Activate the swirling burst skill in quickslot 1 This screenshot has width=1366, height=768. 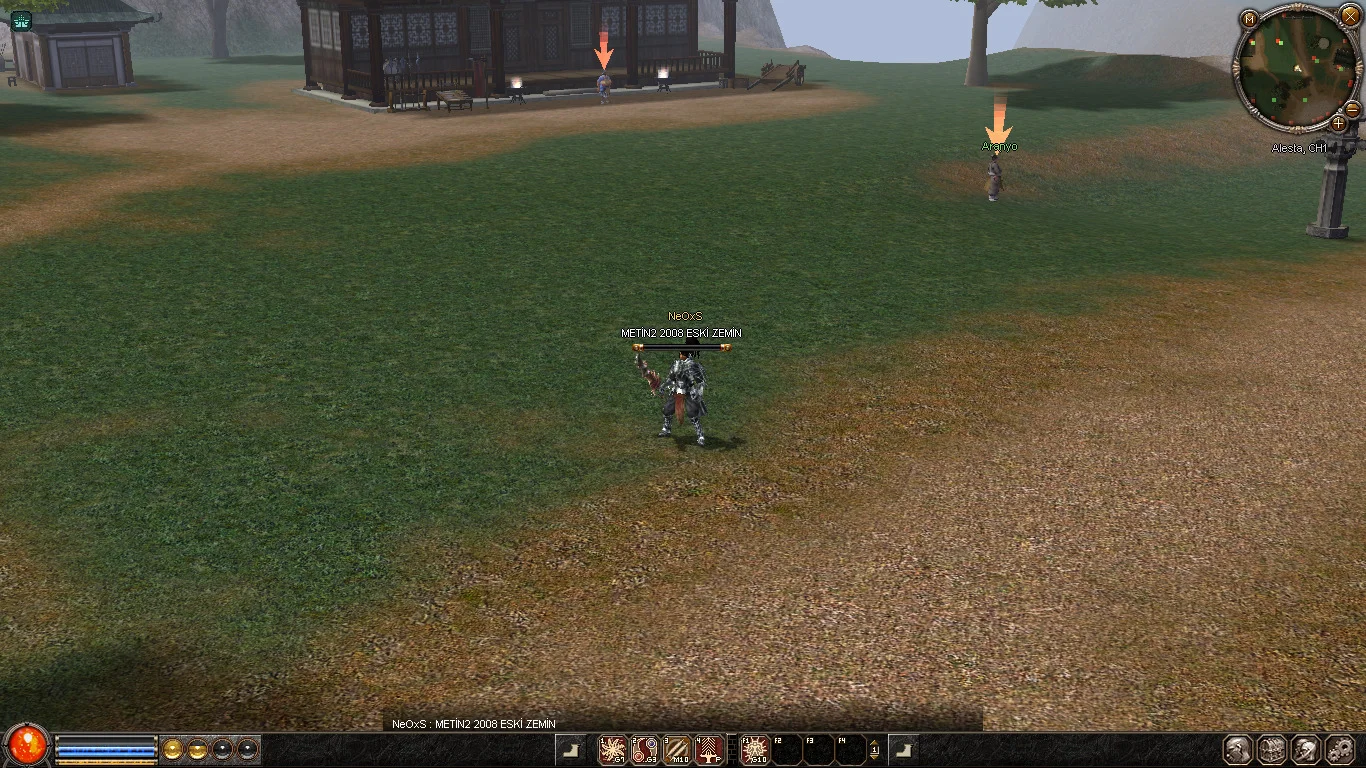click(x=613, y=749)
